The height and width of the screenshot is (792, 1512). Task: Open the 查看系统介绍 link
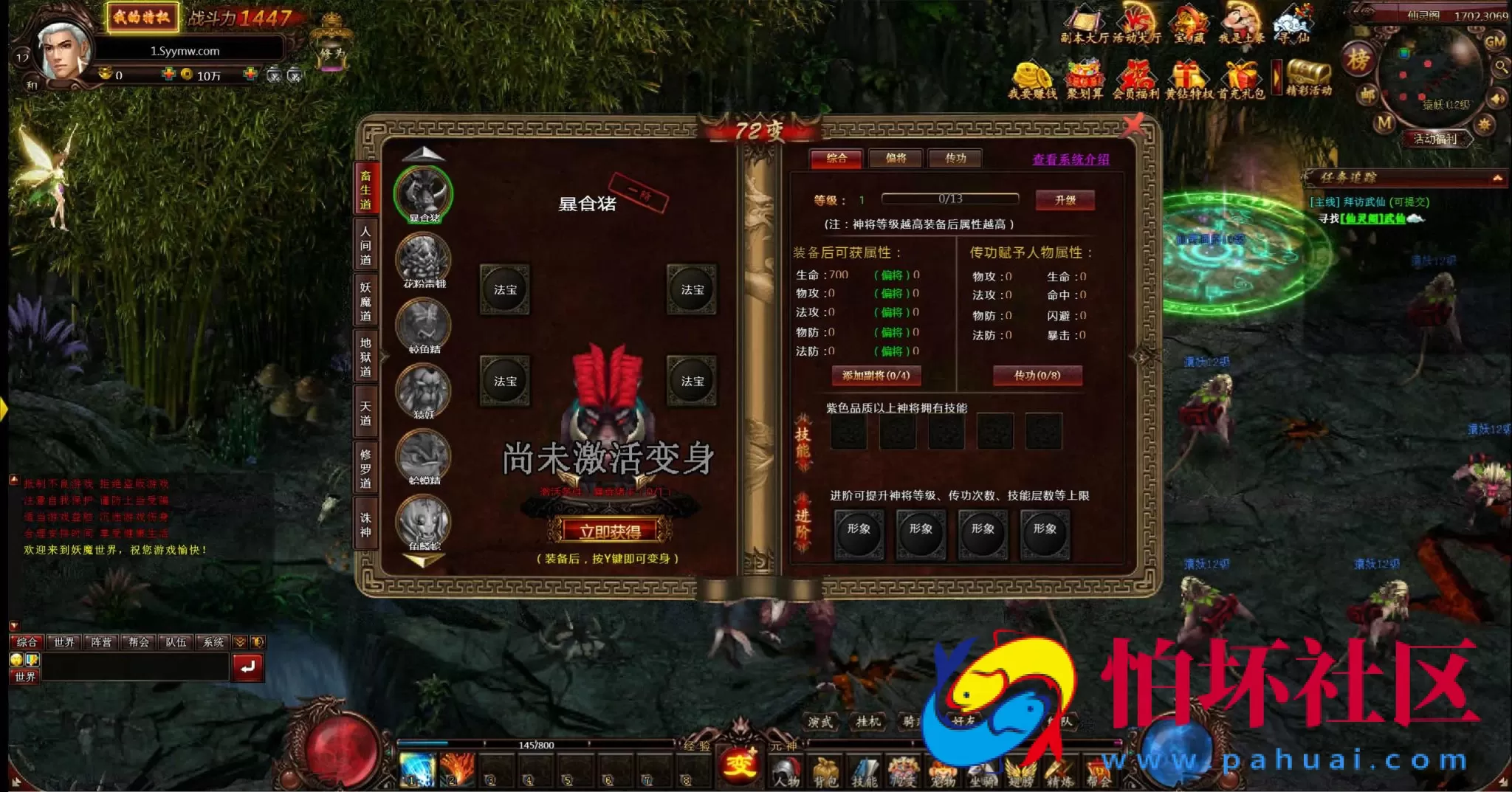point(1071,159)
